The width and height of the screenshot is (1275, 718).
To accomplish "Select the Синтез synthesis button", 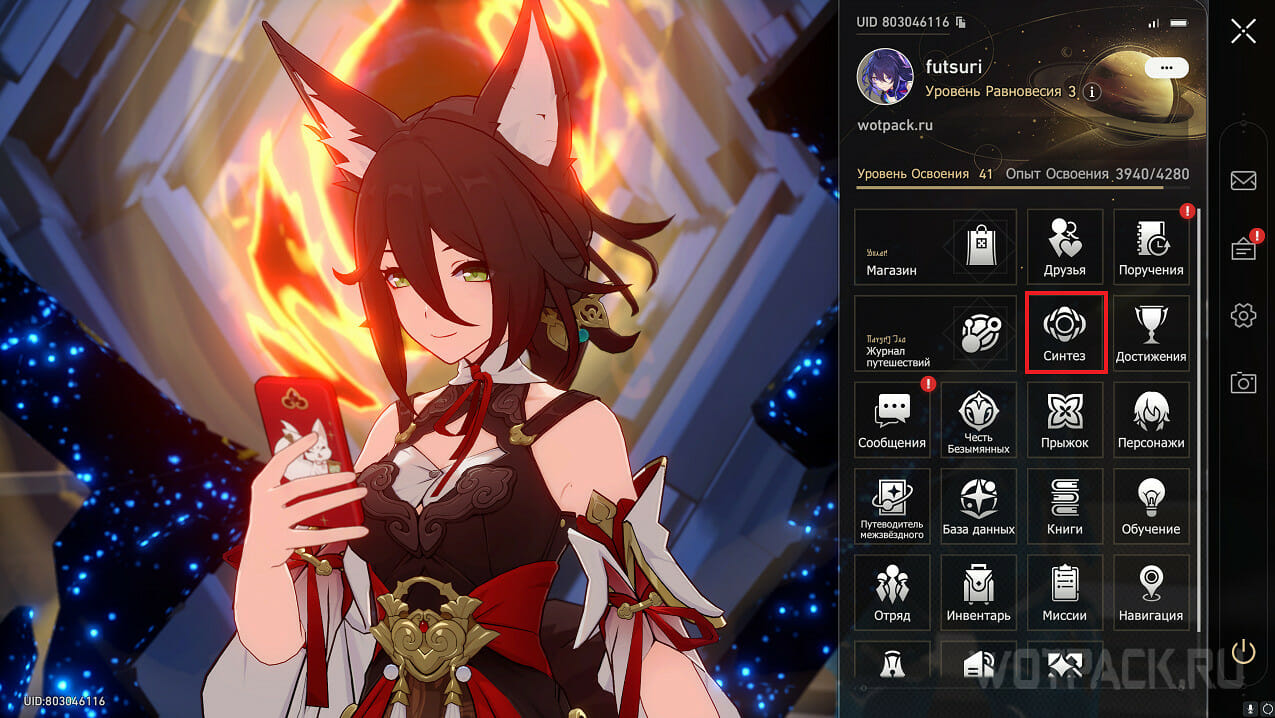I will [1064, 333].
